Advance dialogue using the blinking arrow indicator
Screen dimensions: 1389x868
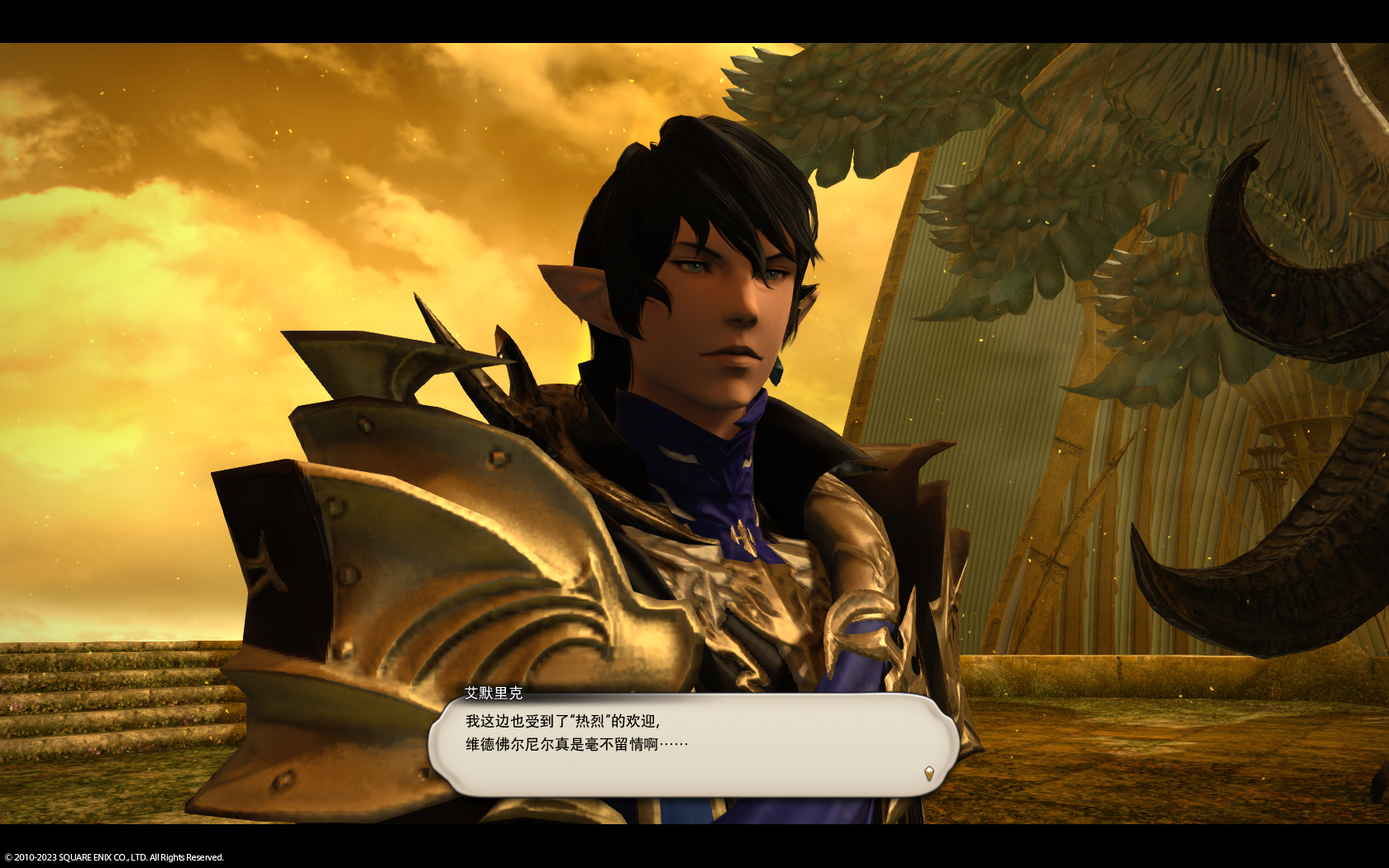(928, 774)
